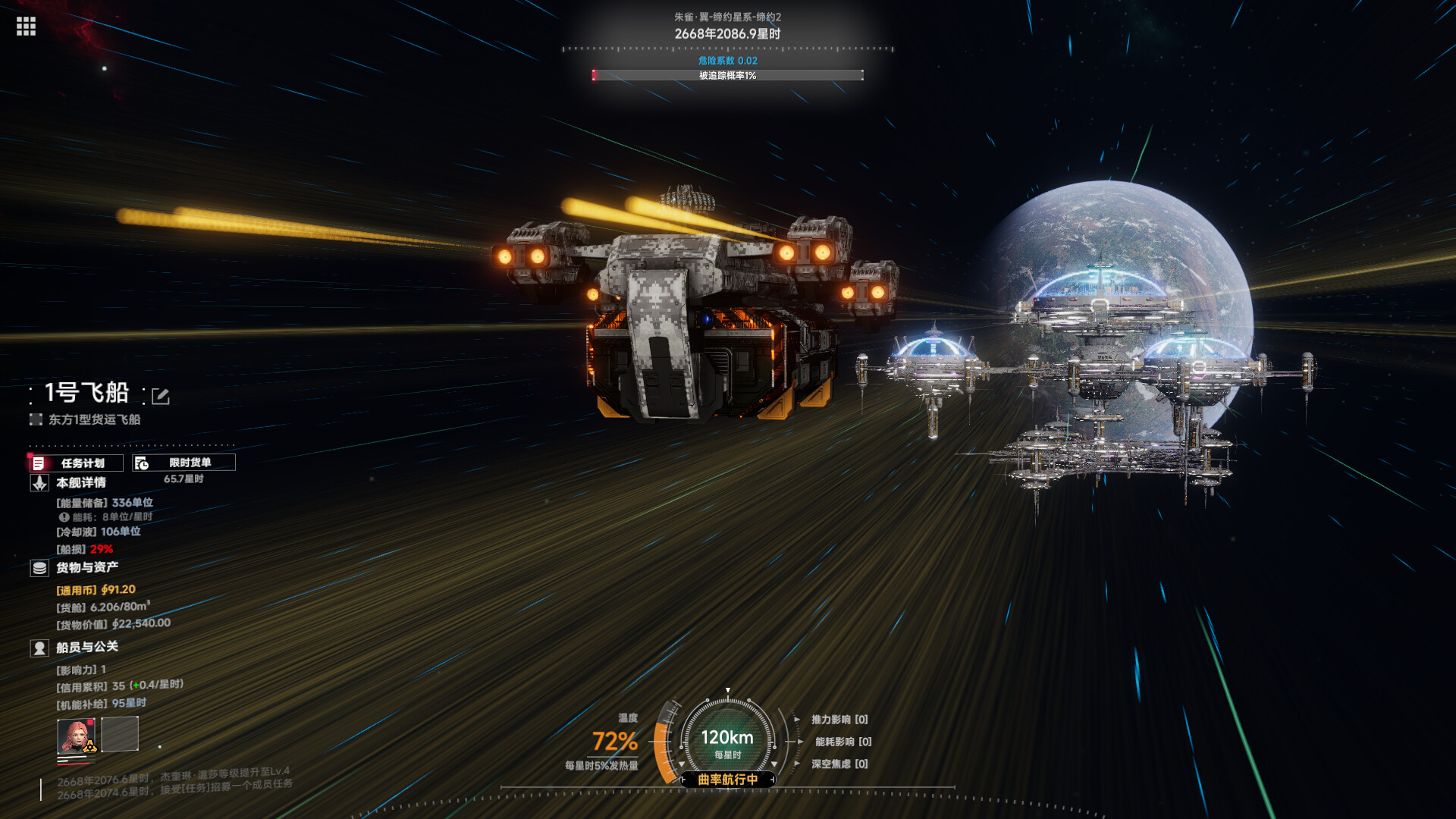This screenshot has height=819, width=1456.
Task: Expand the 货物与资产 cargo and assets section
Action: coord(86,568)
